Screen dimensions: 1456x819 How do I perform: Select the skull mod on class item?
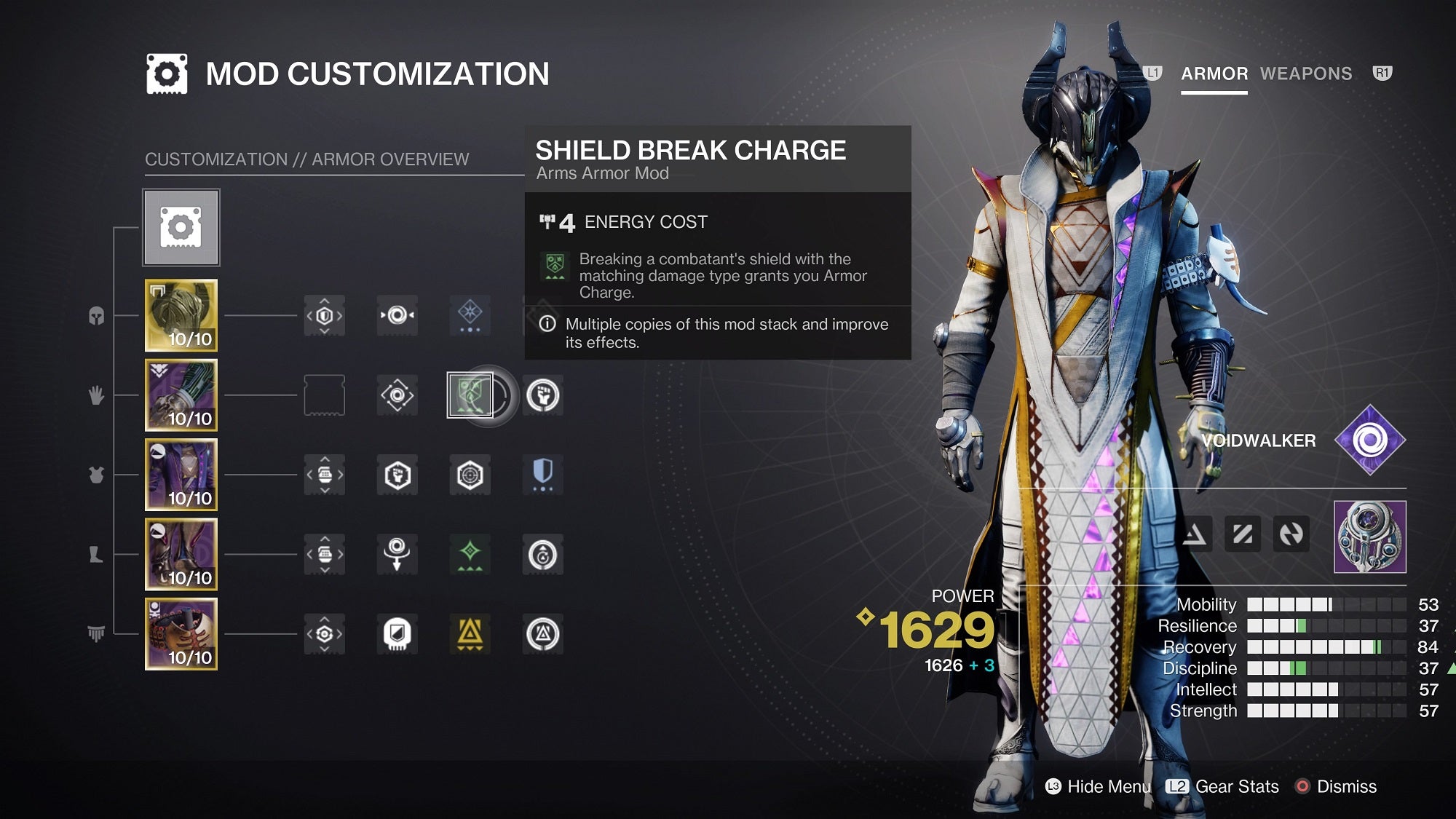(397, 634)
